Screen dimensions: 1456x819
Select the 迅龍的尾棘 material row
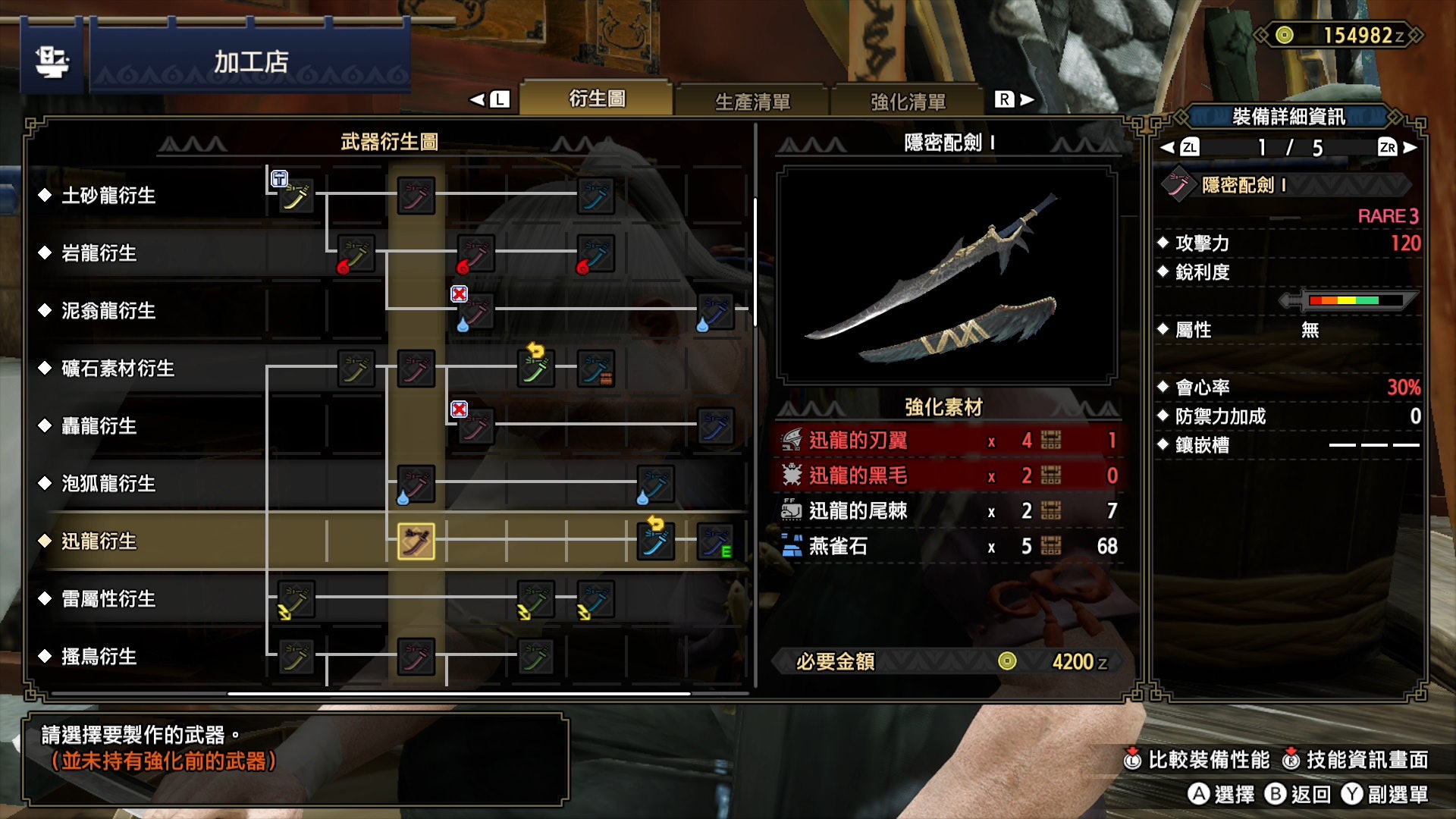(x=948, y=511)
